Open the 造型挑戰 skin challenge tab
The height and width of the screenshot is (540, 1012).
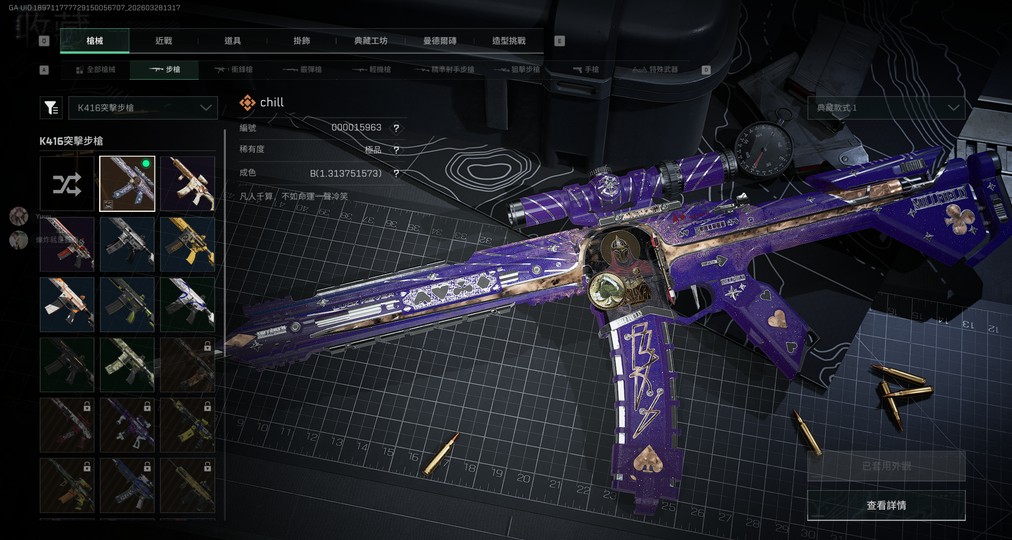point(509,41)
